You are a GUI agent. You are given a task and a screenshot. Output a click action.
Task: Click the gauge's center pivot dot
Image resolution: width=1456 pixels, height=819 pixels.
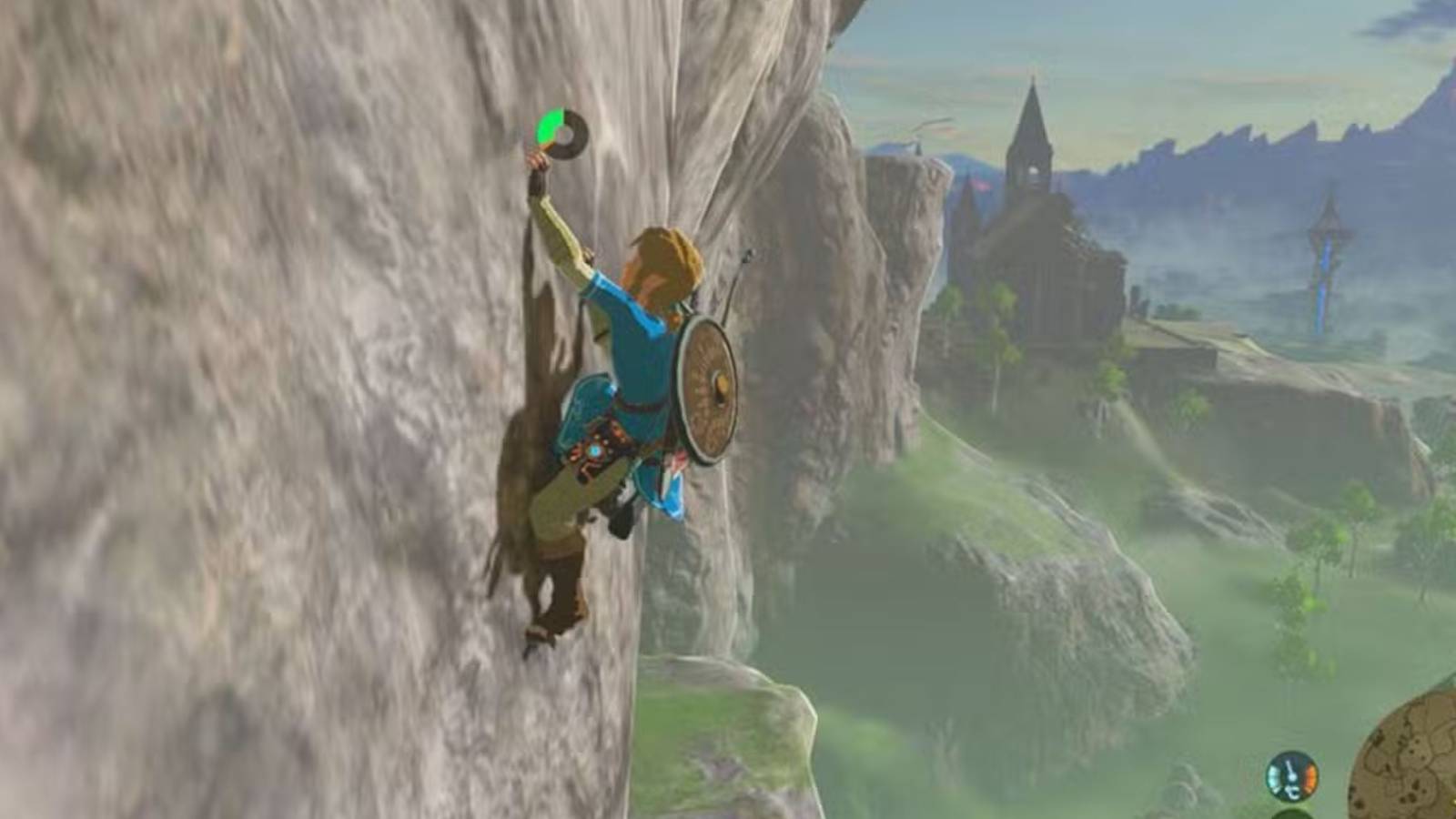(x=1292, y=779)
